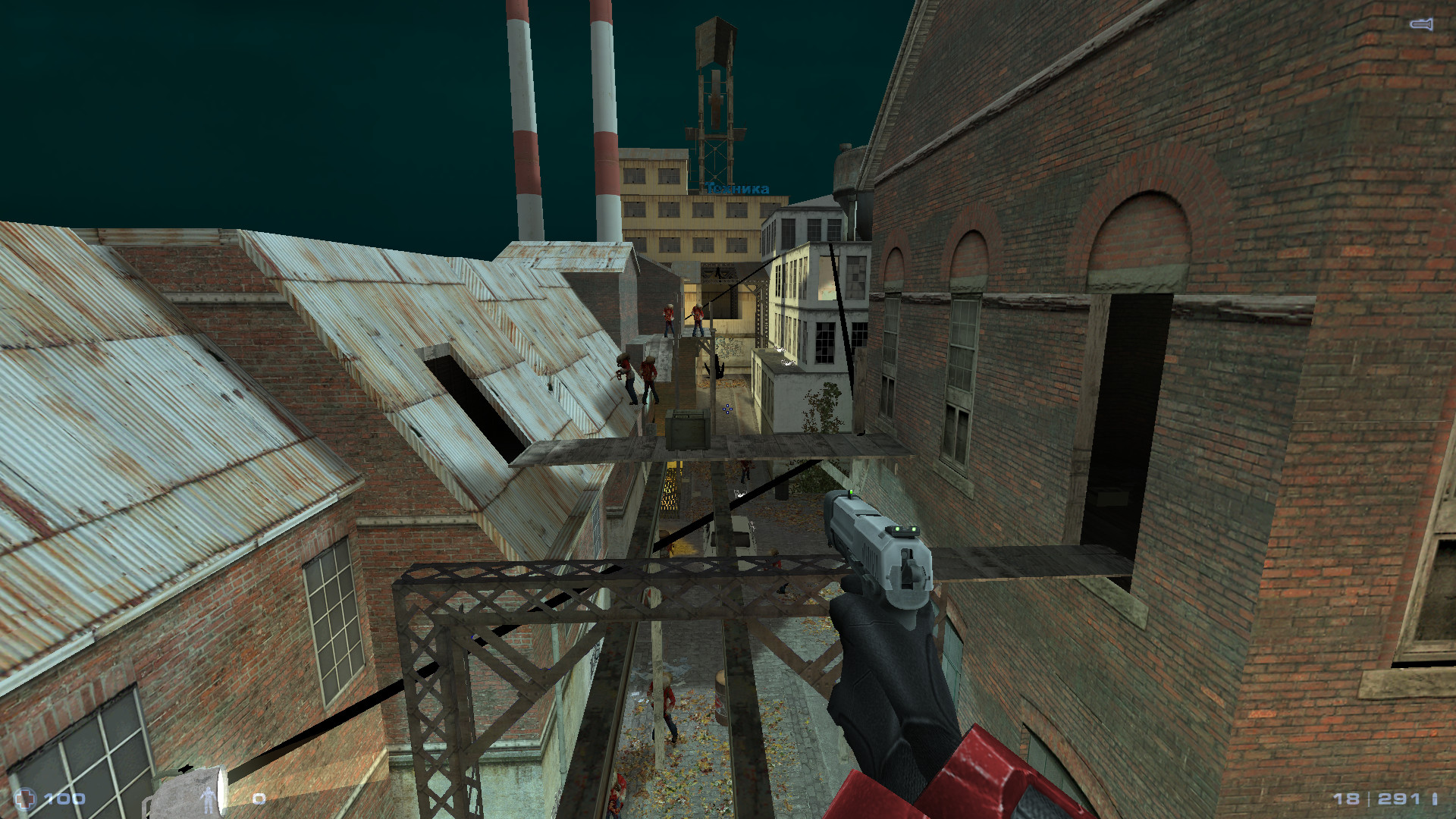
Task: Select the suit armor figure icon
Action: (x=209, y=800)
